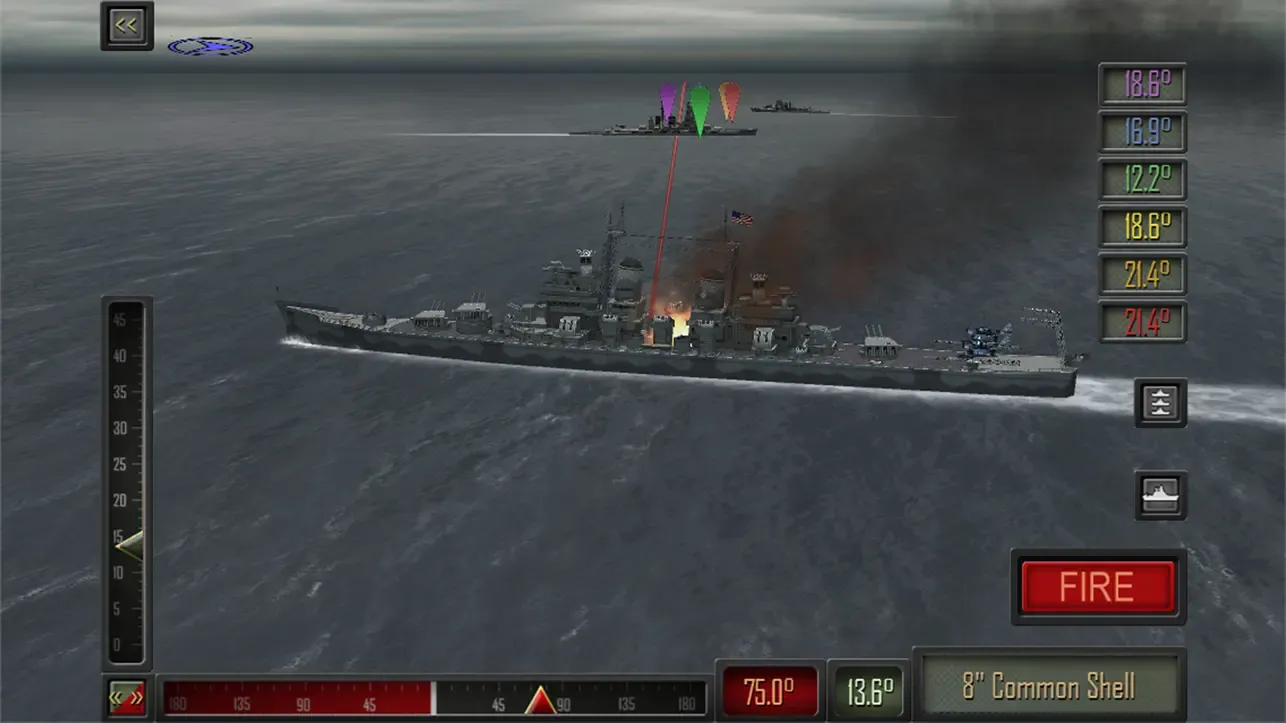Viewport: 1286px width, 723px height.
Task: Select the purple 18.6° turret readout
Action: (x=1142, y=85)
